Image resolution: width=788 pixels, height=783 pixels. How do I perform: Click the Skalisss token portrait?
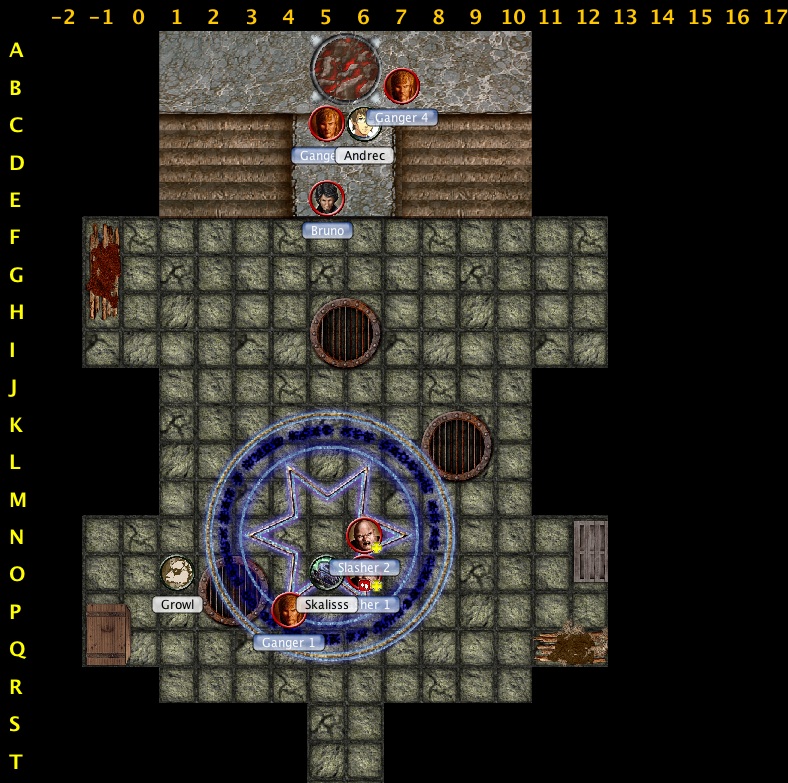point(324,573)
